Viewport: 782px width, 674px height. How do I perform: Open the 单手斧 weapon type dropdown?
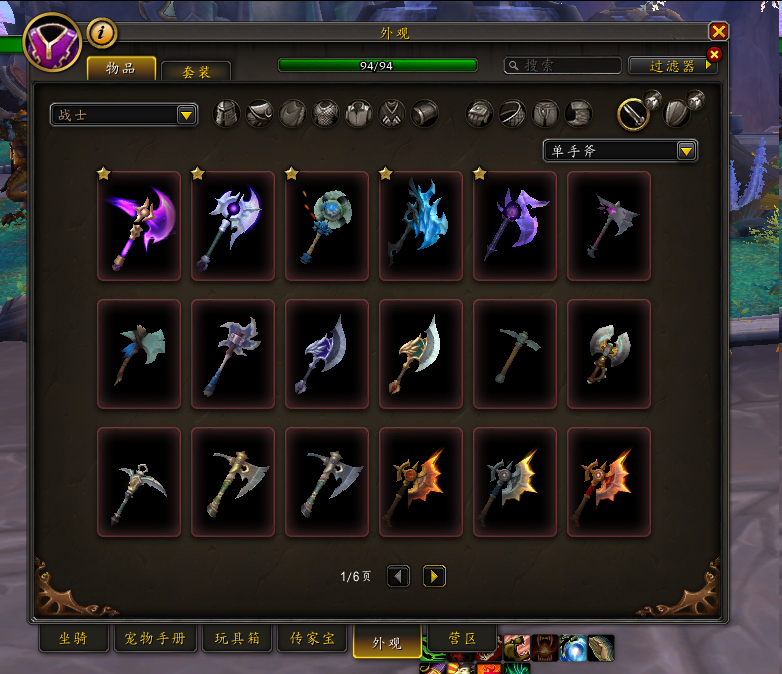point(620,151)
